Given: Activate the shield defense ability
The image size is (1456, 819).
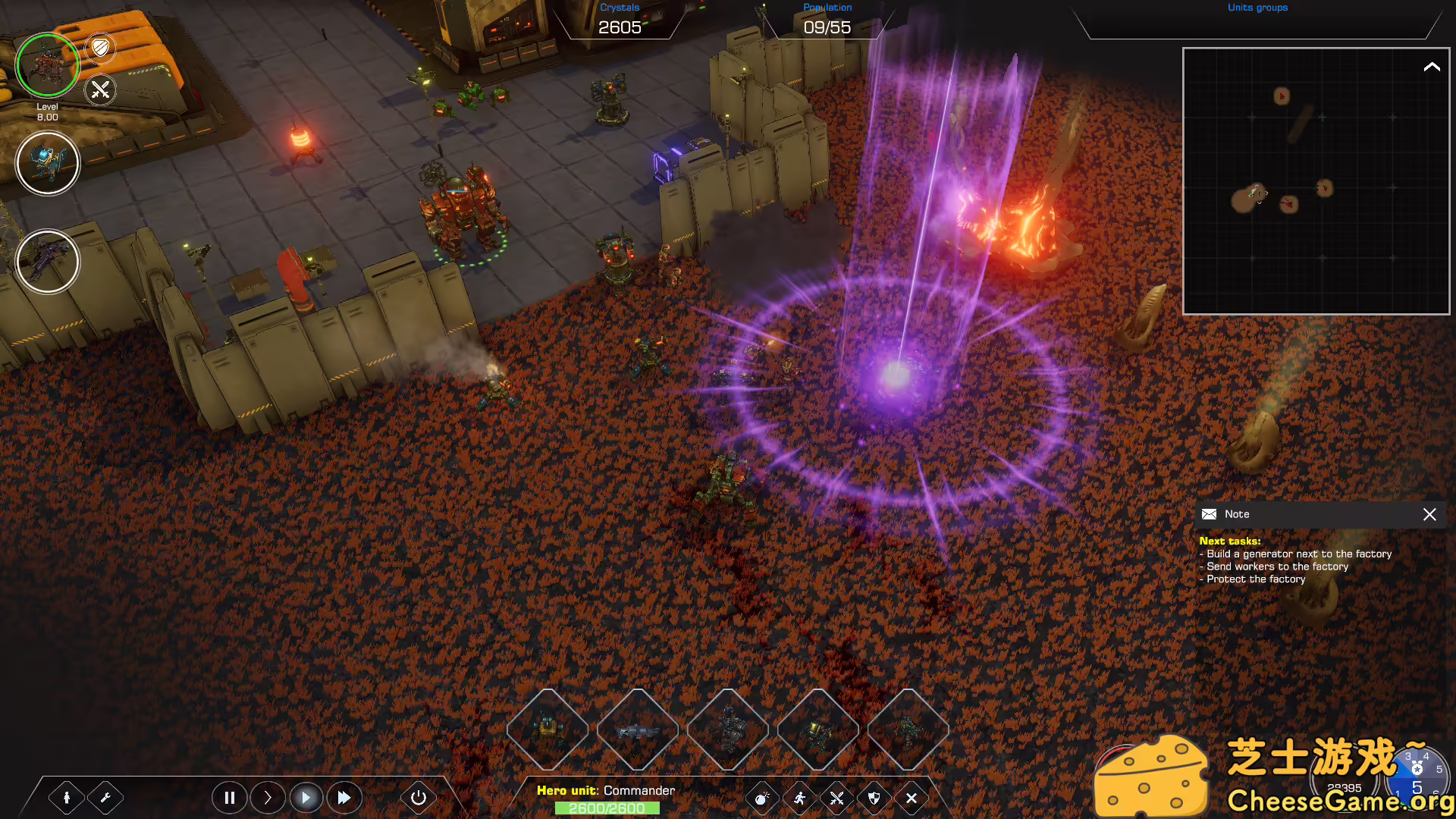Looking at the screenshot, I should click(874, 798).
